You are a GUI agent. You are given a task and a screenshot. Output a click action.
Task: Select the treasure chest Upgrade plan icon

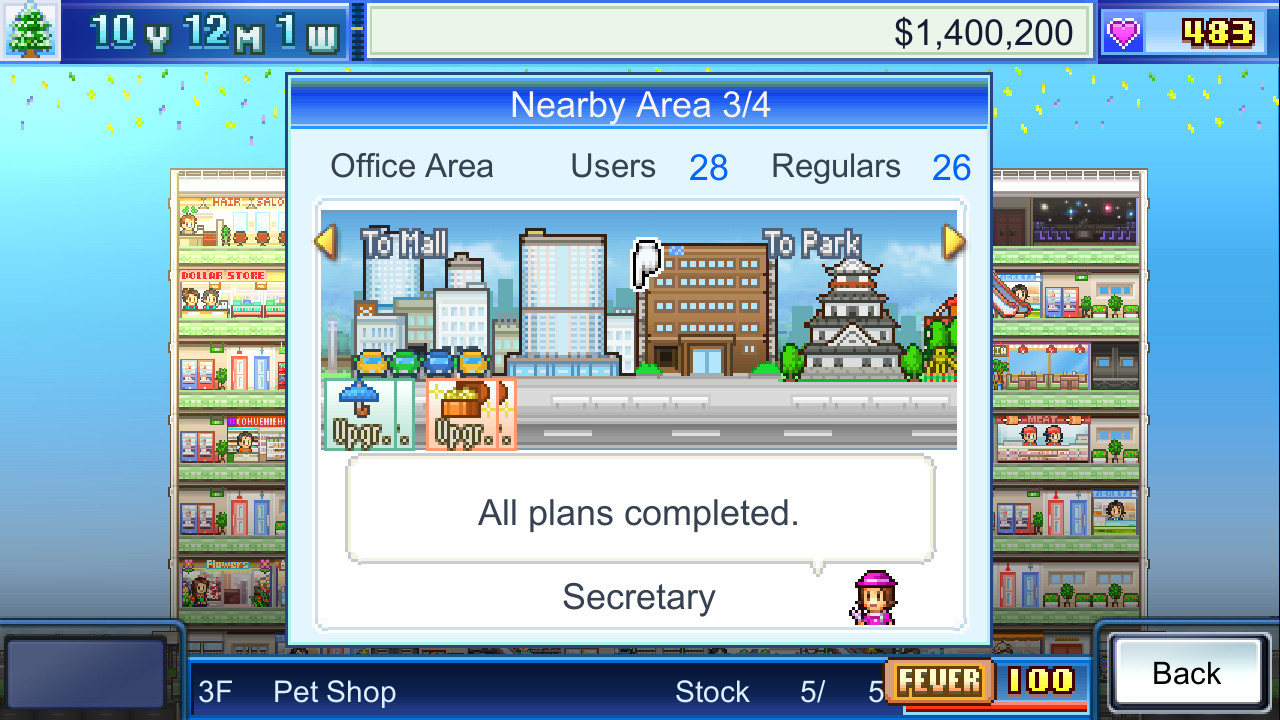pos(470,415)
